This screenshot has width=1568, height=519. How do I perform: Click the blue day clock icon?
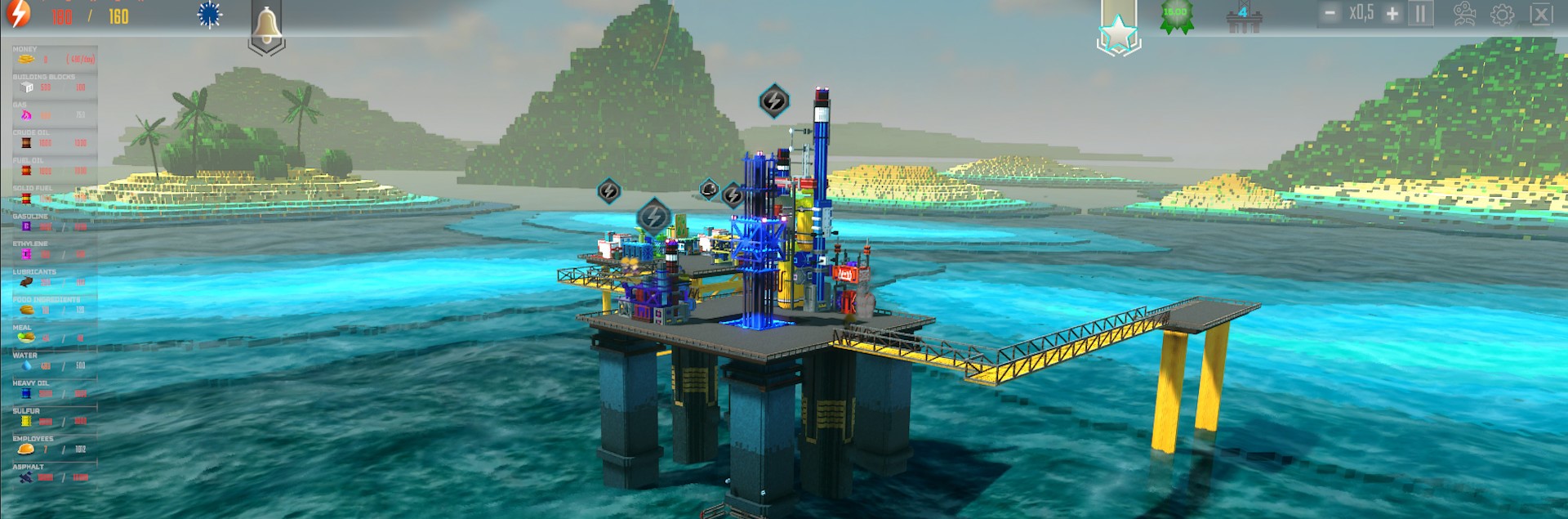click(210, 15)
